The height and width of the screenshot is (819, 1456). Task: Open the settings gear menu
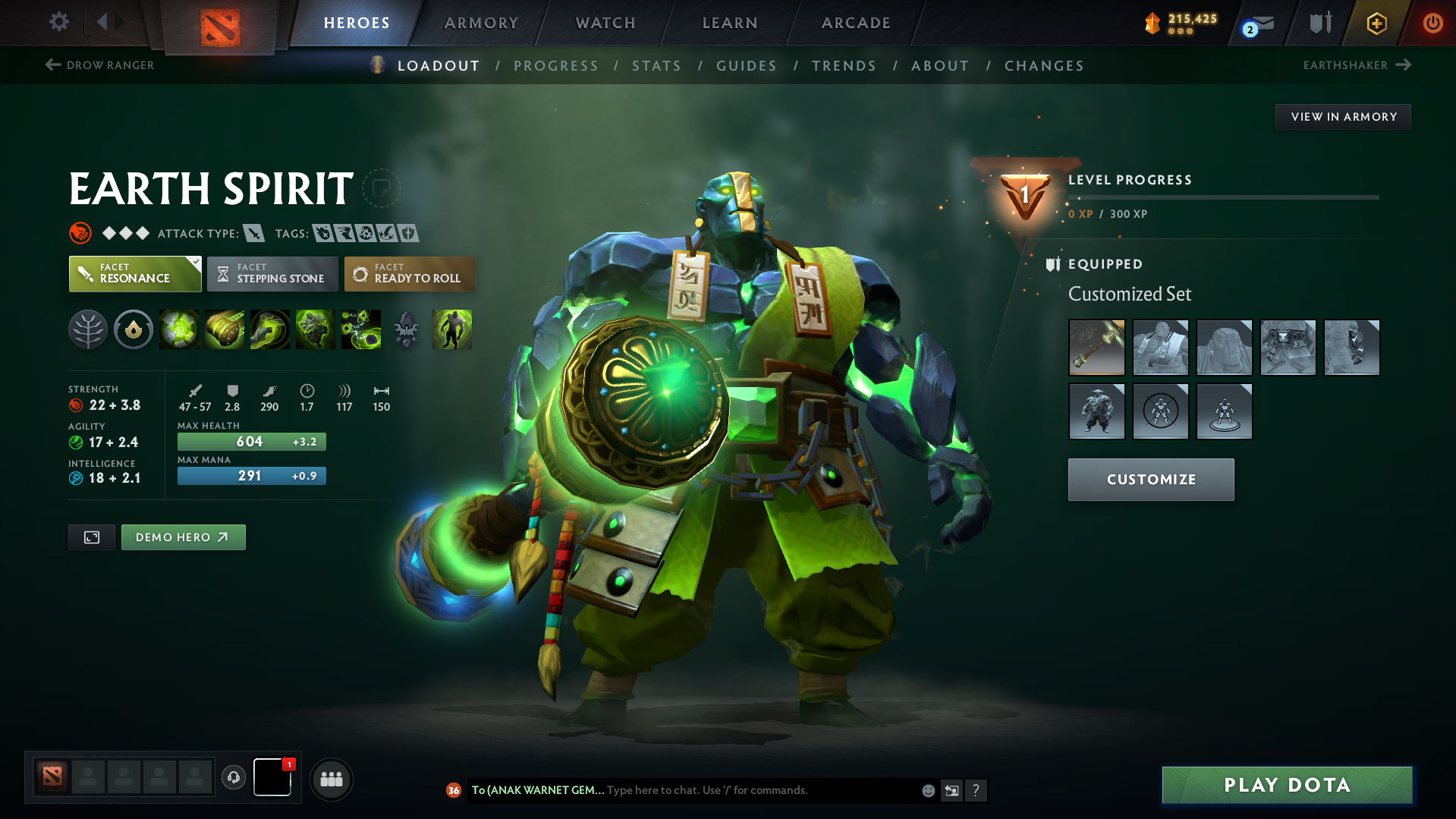point(58,22)
